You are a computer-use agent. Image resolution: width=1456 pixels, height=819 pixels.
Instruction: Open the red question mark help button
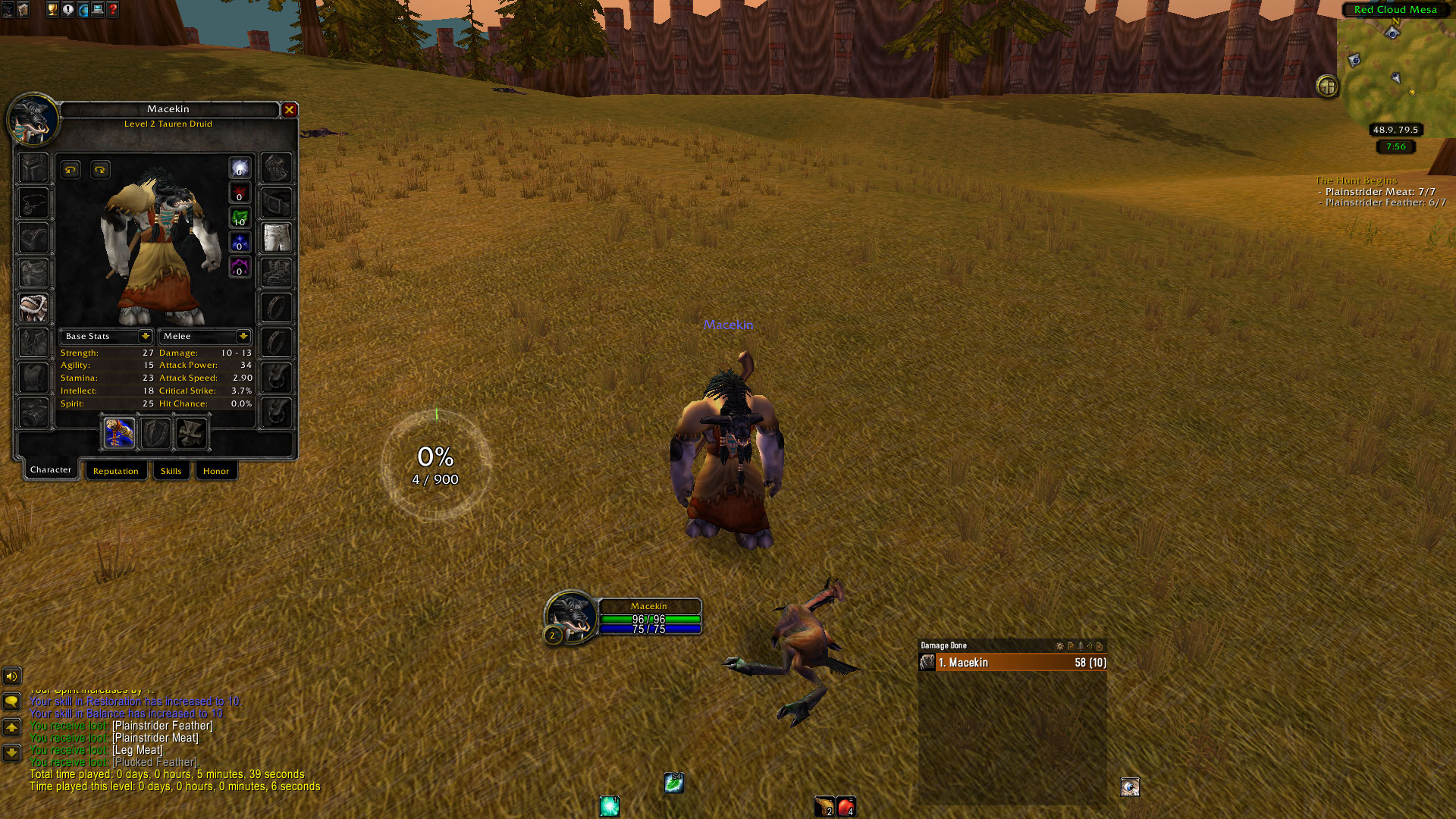pyautogui.click(x=113, y=10)
